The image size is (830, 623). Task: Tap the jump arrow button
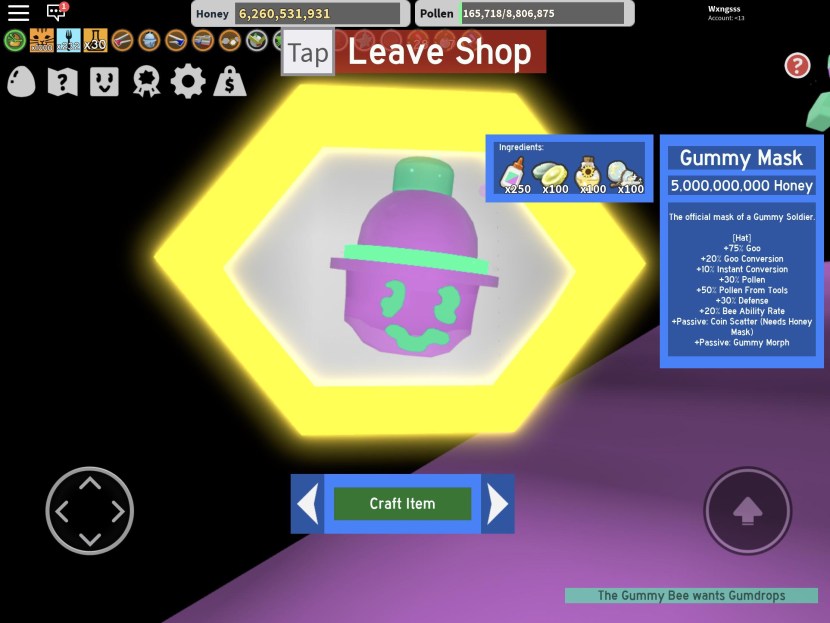click(747, 510)
